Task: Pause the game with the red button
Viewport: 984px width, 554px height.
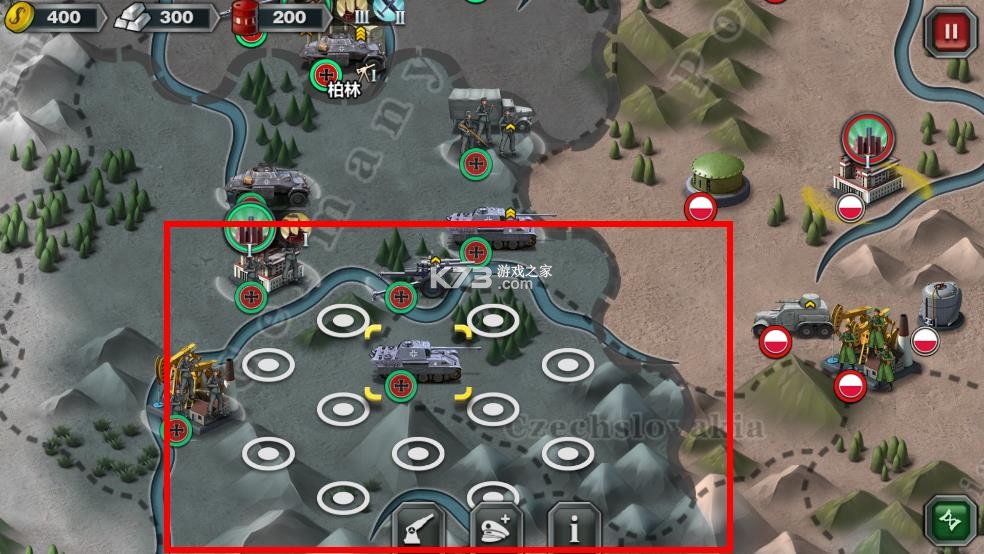Action: click(949, 32)
